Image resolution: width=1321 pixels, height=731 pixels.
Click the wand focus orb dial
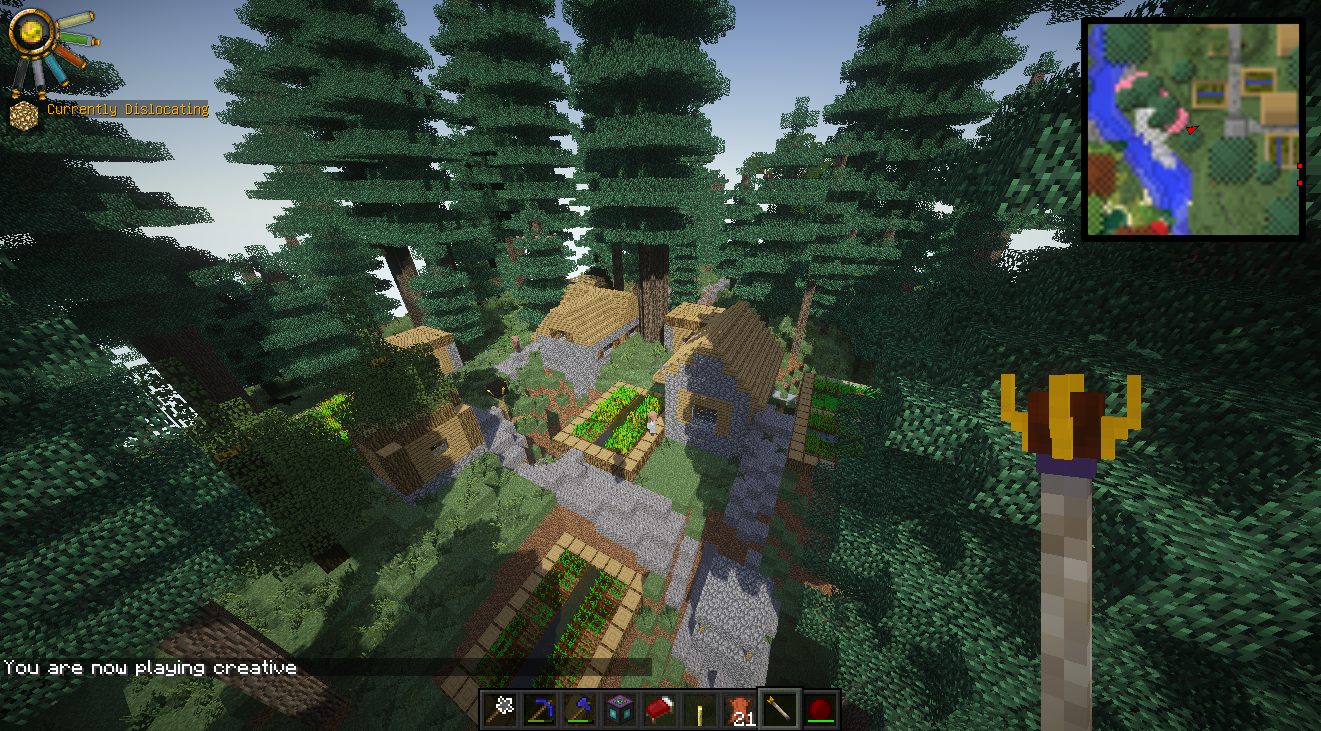click(x=28, y=30)
